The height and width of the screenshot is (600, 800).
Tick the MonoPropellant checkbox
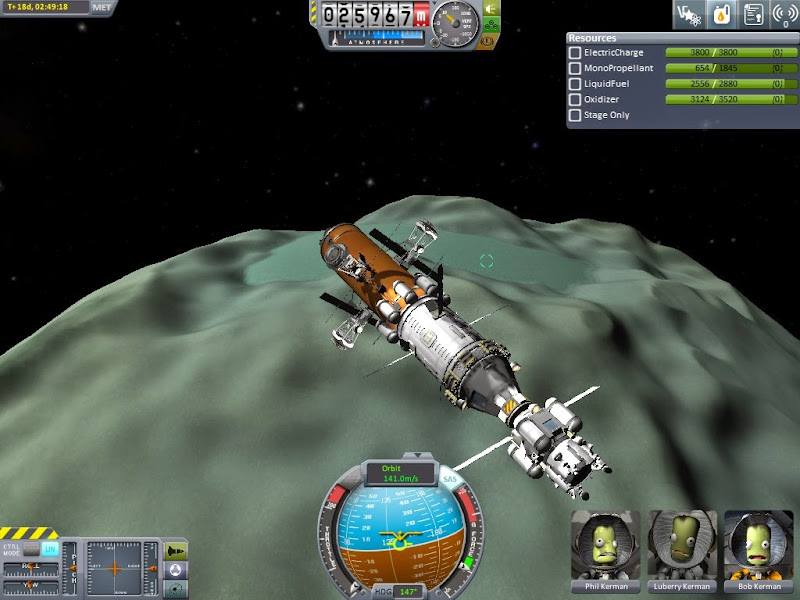click(574, 68)
